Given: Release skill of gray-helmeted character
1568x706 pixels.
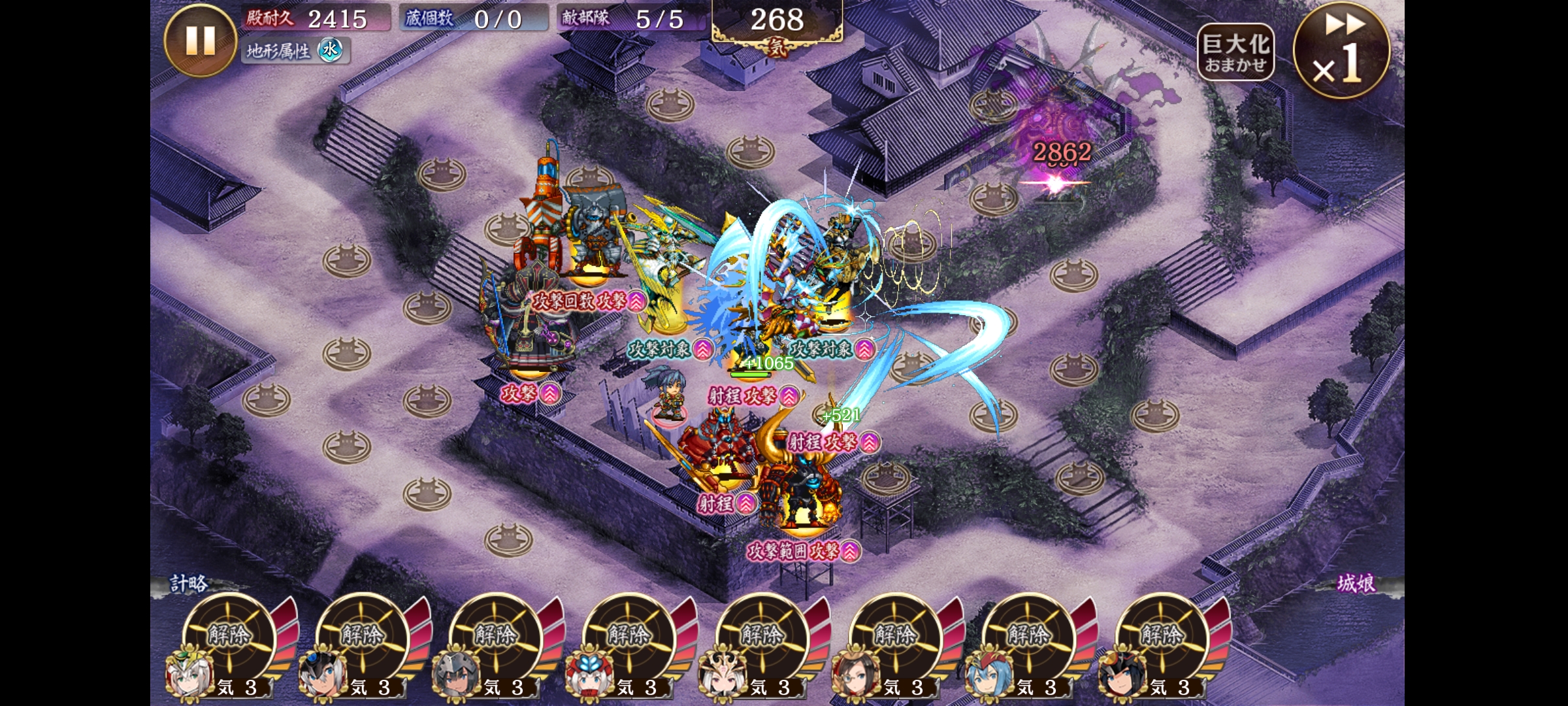Looking at the screenshot, I should [x=495, y=635].
